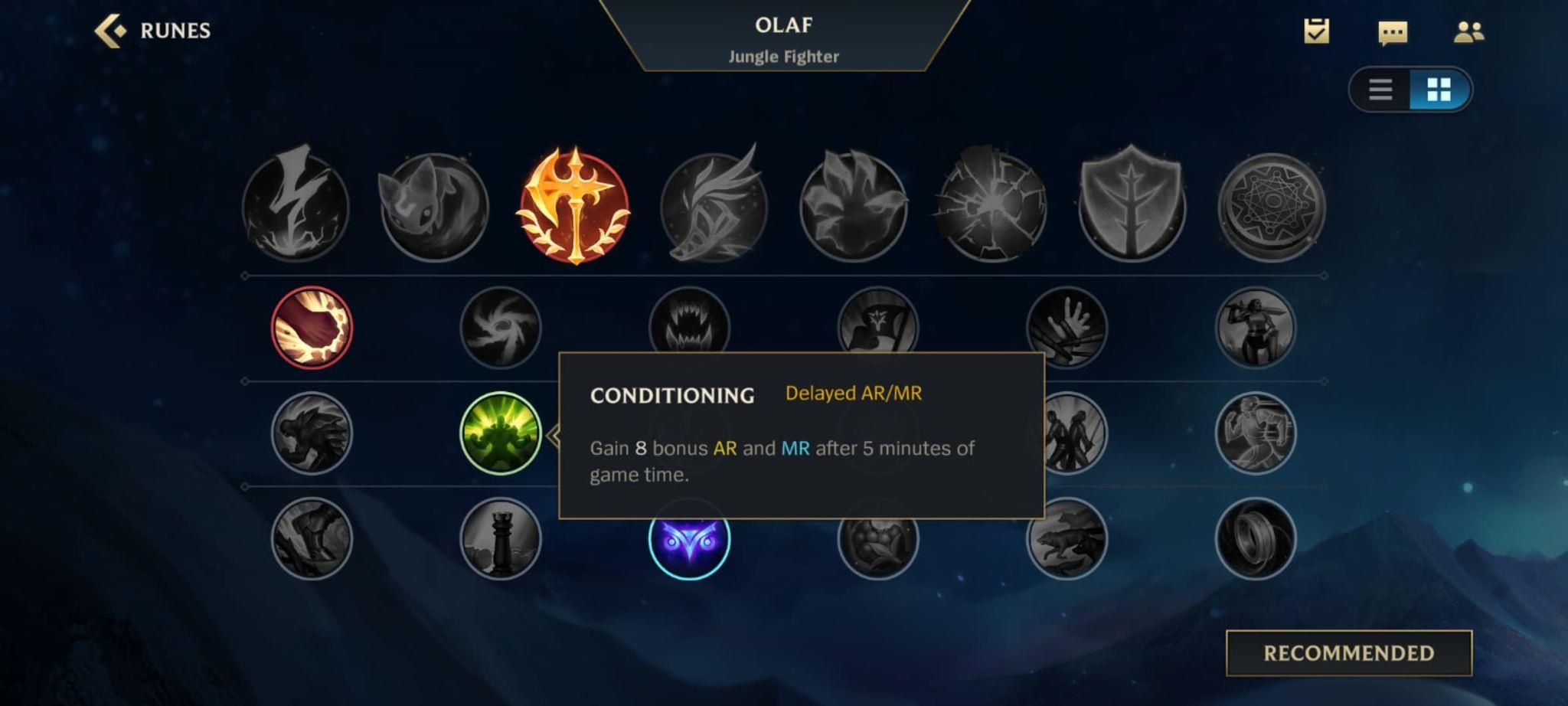Apply the Recommended rune setup
Viewport: 1568px width, 706px height.
click(x=1348, y=653)
